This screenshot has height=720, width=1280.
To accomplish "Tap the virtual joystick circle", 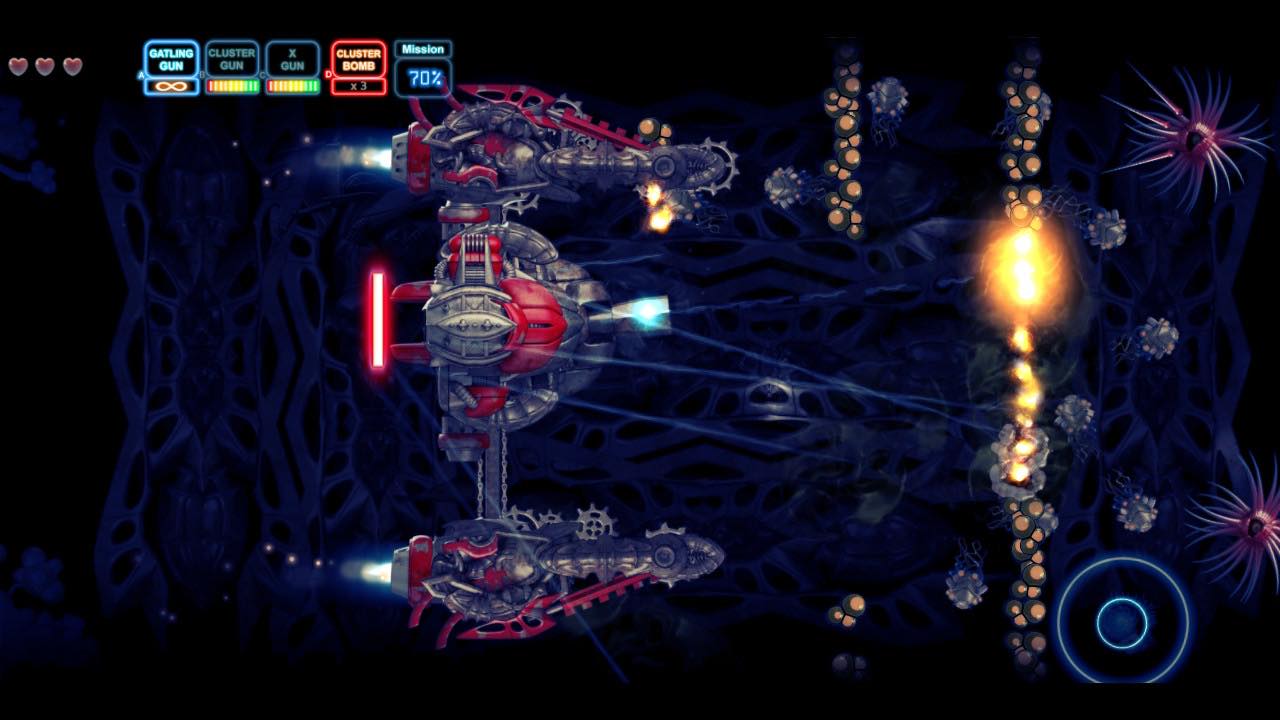I will click(1122, 622).
